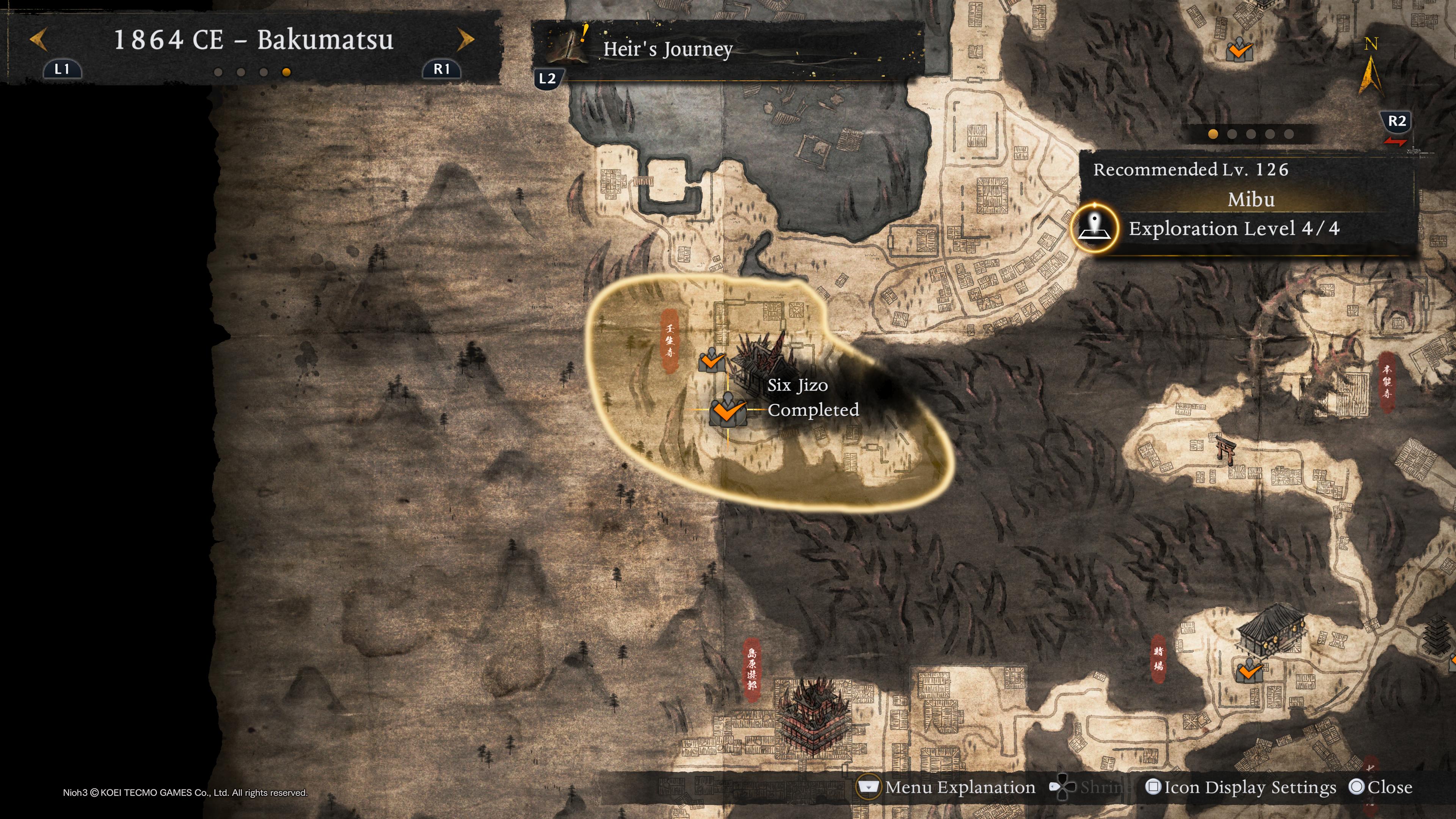This screenshot has height=819, width=1456.
Task: Select the active orange era page dot
Action: tap(286, 72)
